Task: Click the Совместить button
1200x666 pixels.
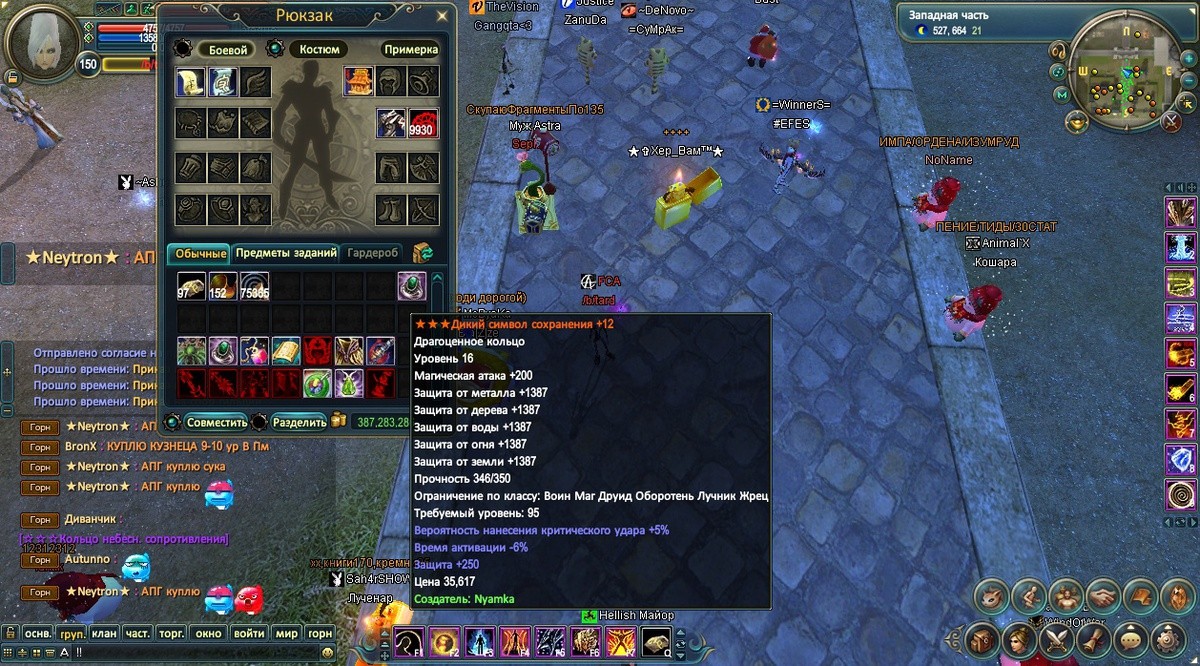Action: click(x=216, y=422)
